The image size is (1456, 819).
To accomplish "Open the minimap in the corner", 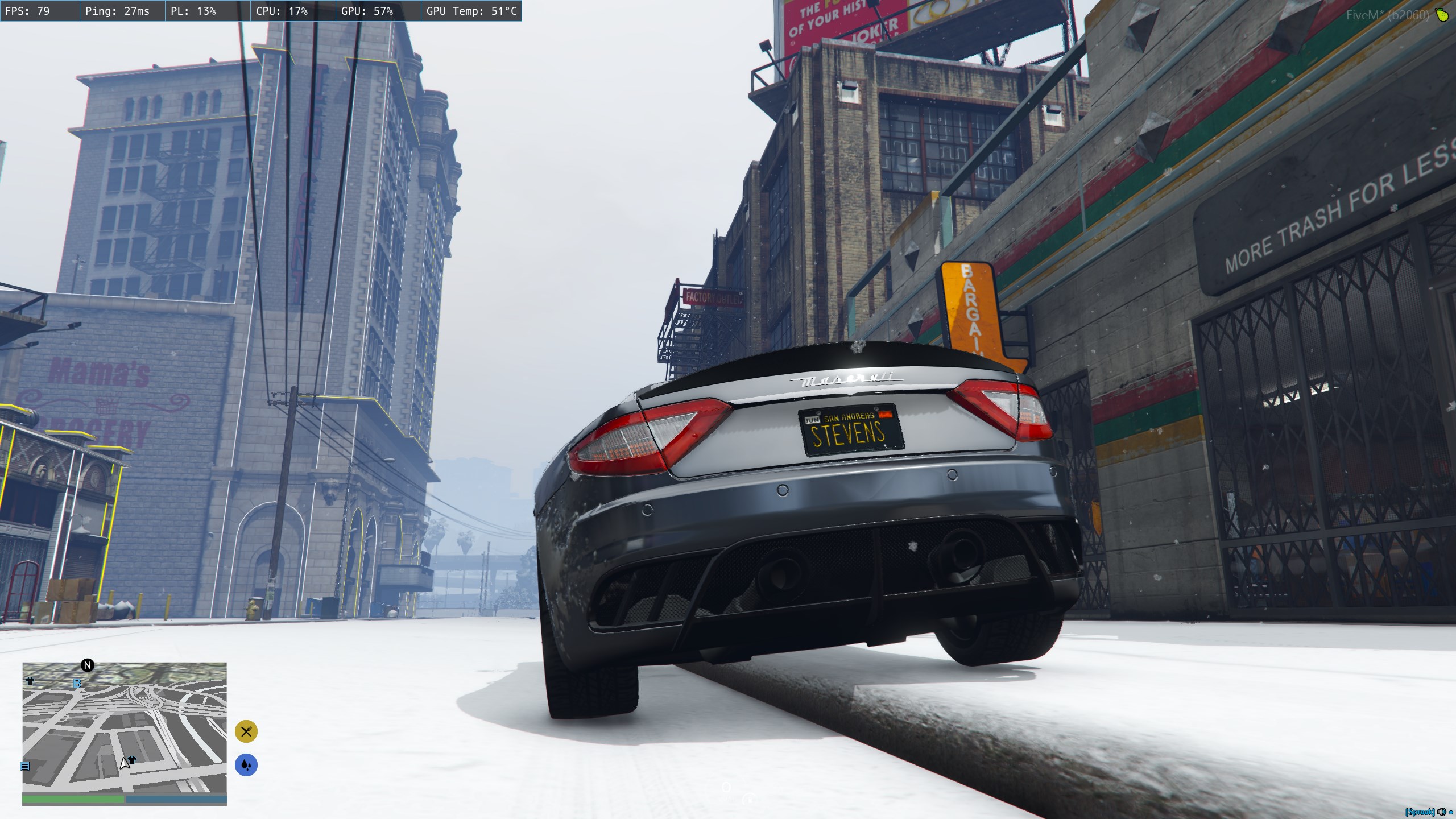I will (x=124, y=727).
